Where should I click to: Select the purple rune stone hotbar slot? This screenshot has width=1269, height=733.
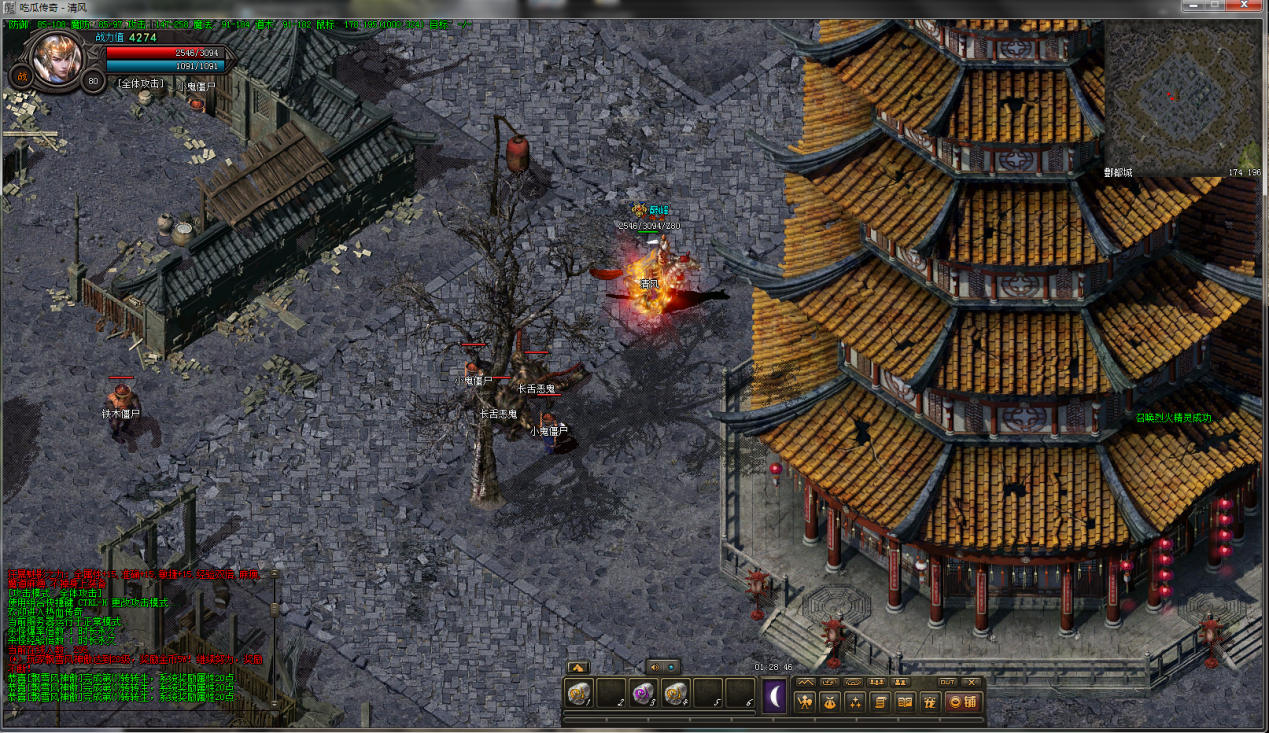pyautogui.click(x=643, y=693)
